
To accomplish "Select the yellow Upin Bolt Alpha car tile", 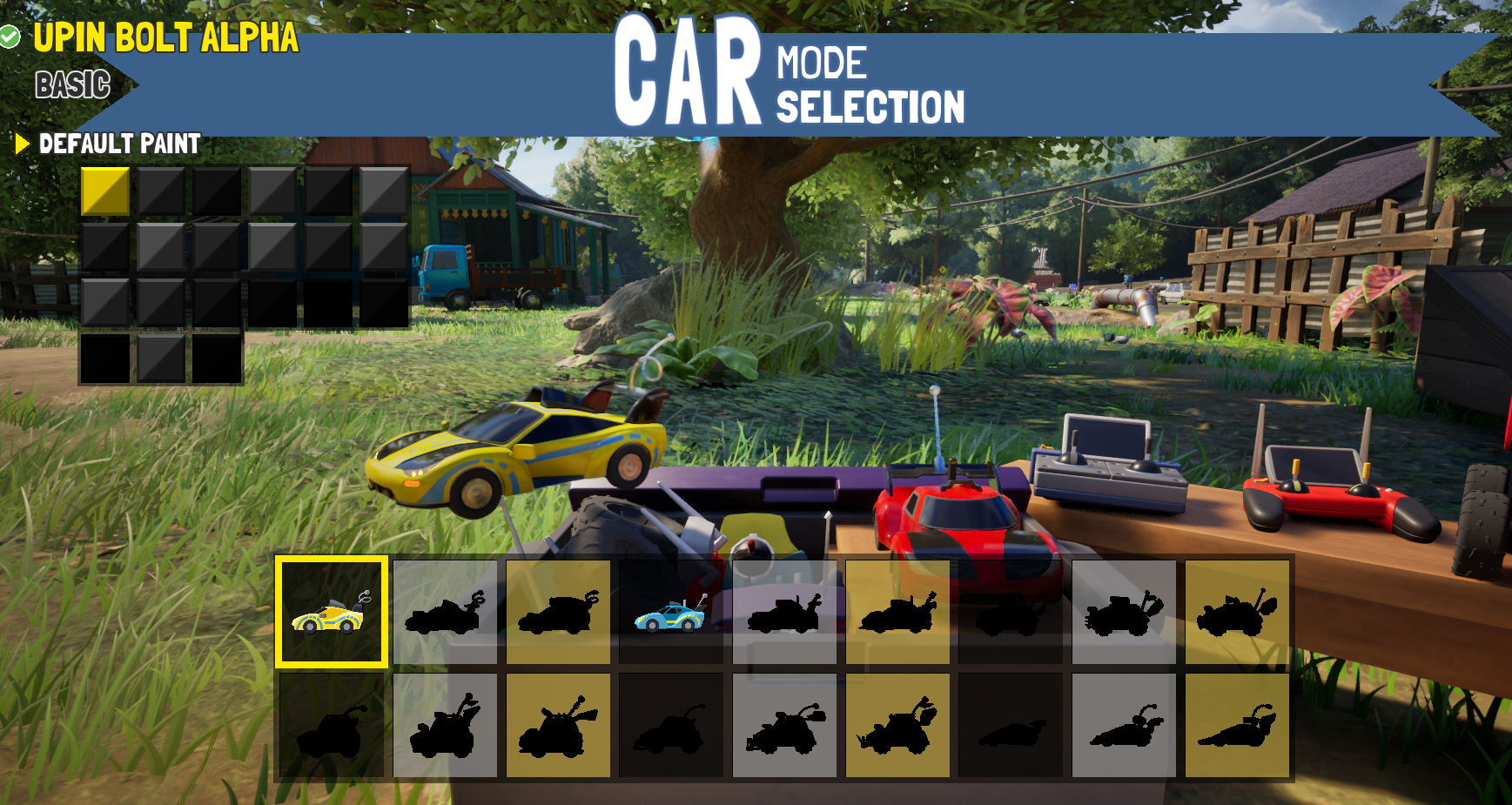I will pyautogui.click(x=332, y=612).
